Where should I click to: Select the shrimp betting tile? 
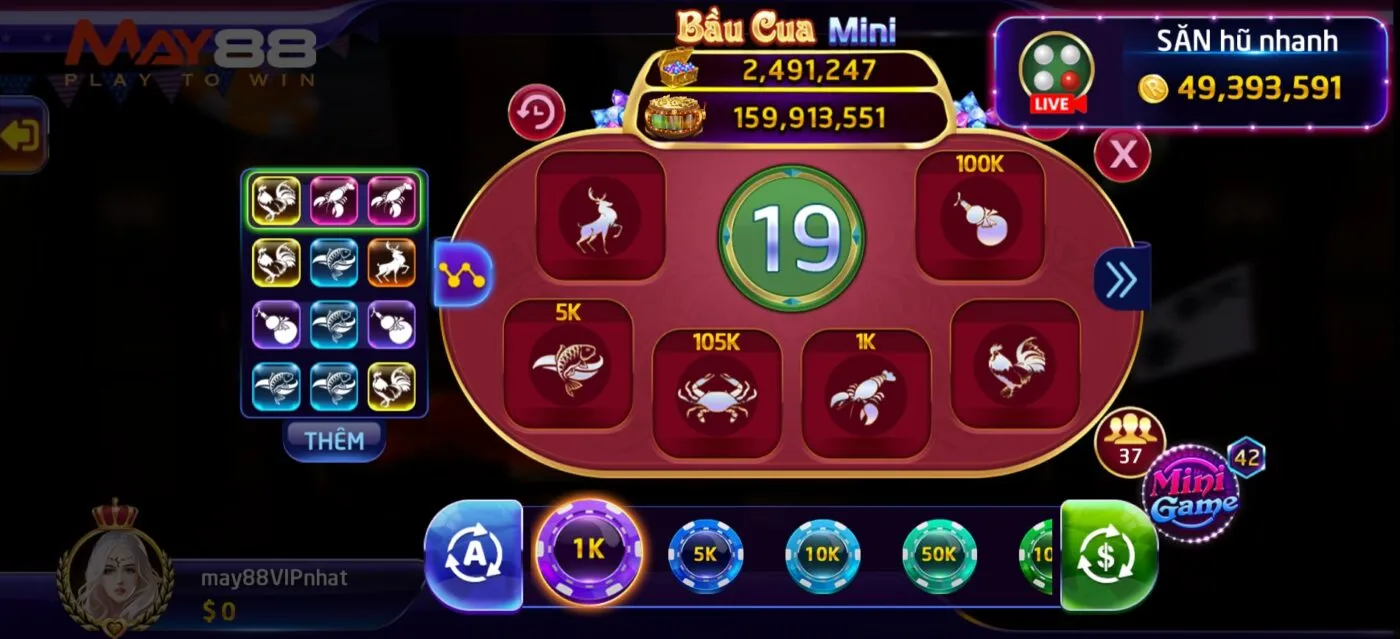pos(865,393)
